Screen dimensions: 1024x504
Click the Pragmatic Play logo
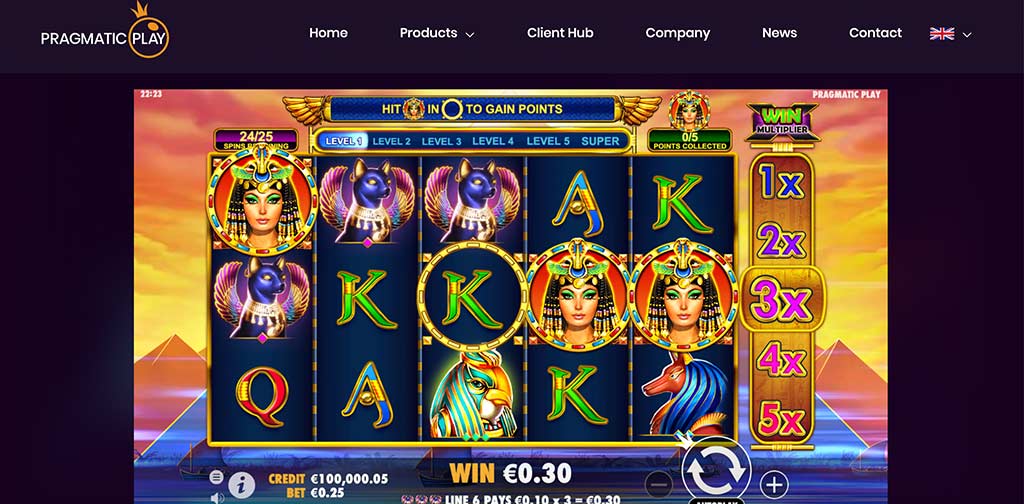pyautogui.click(x=105, y=33)
